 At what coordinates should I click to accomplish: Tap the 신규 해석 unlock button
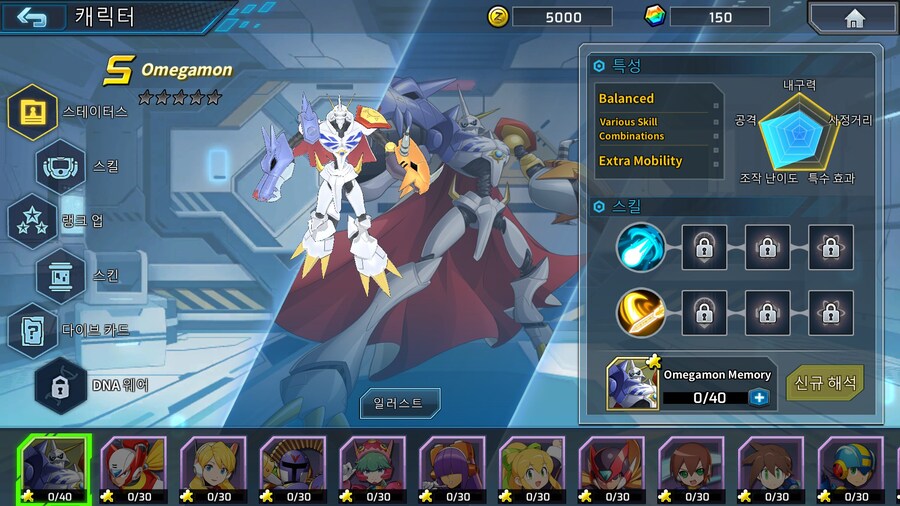pos(825,383)
